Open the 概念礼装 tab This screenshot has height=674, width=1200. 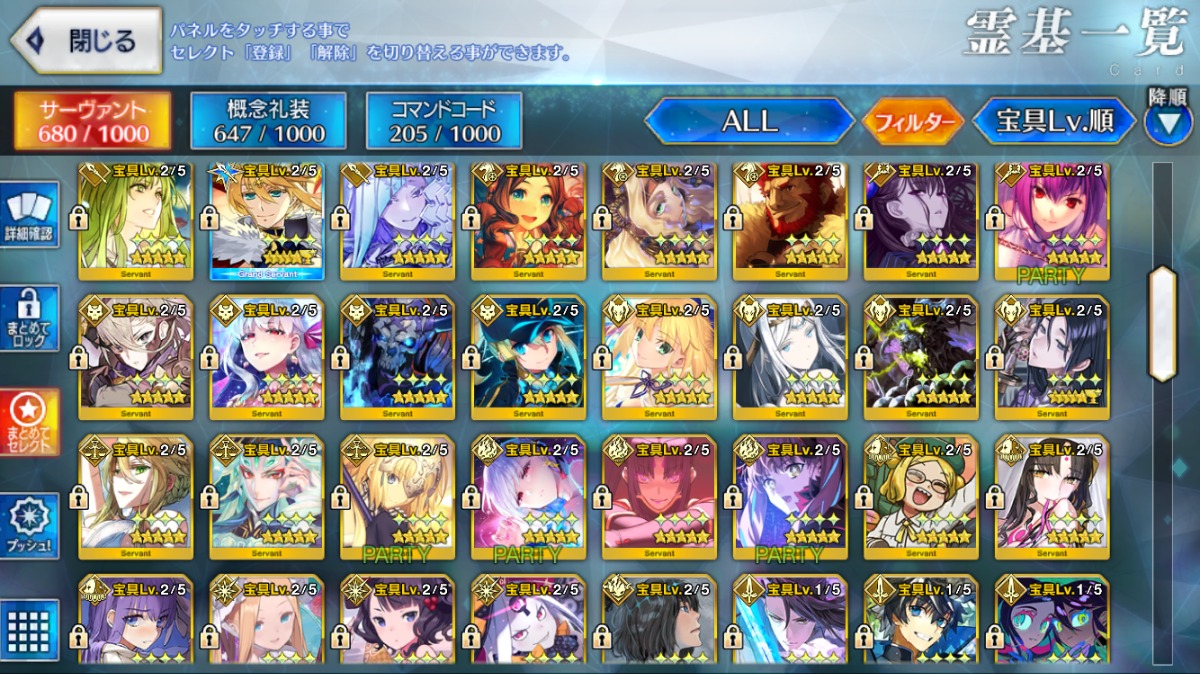[x=268, y=121]
